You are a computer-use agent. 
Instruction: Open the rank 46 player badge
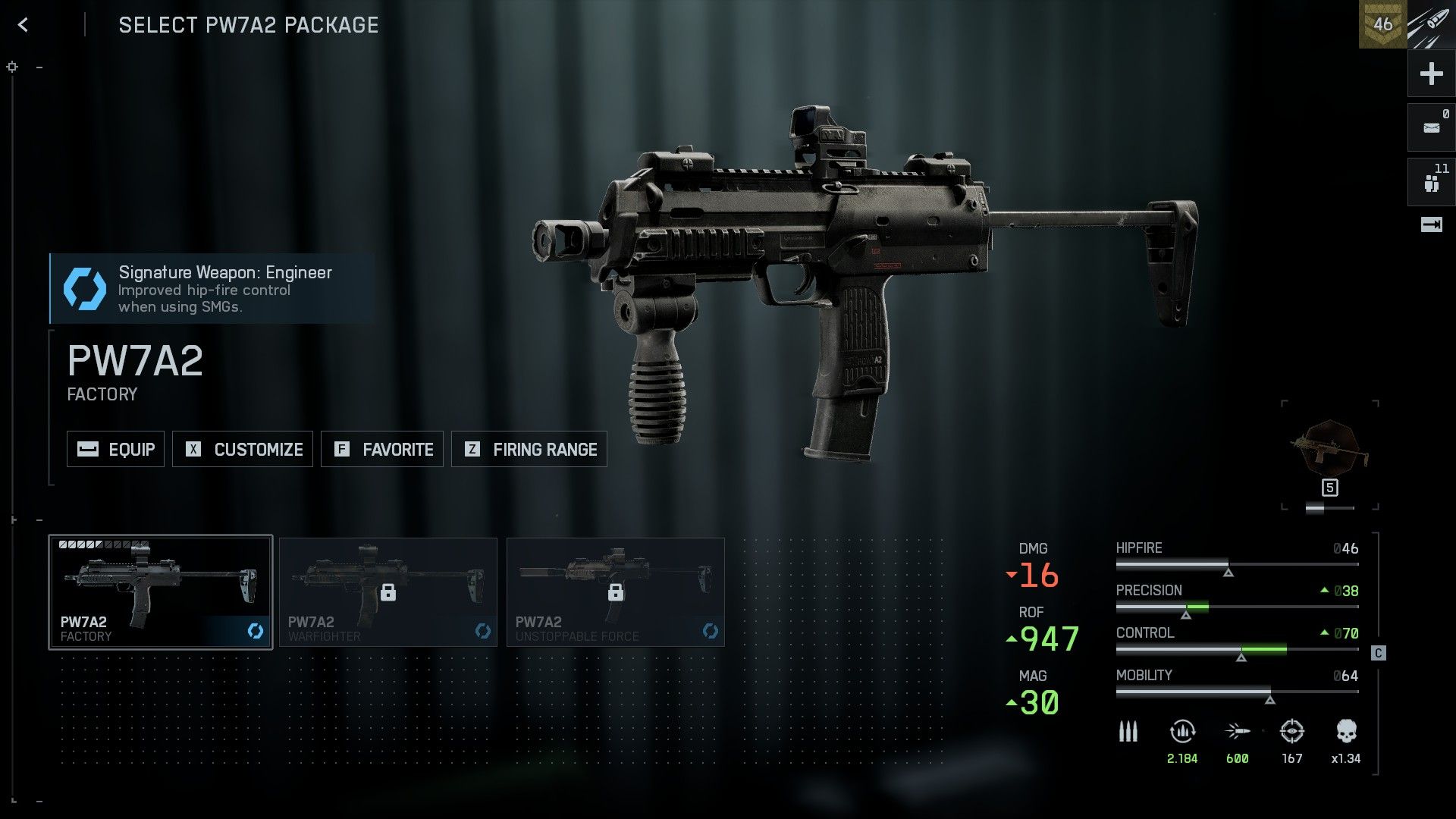1382,24
